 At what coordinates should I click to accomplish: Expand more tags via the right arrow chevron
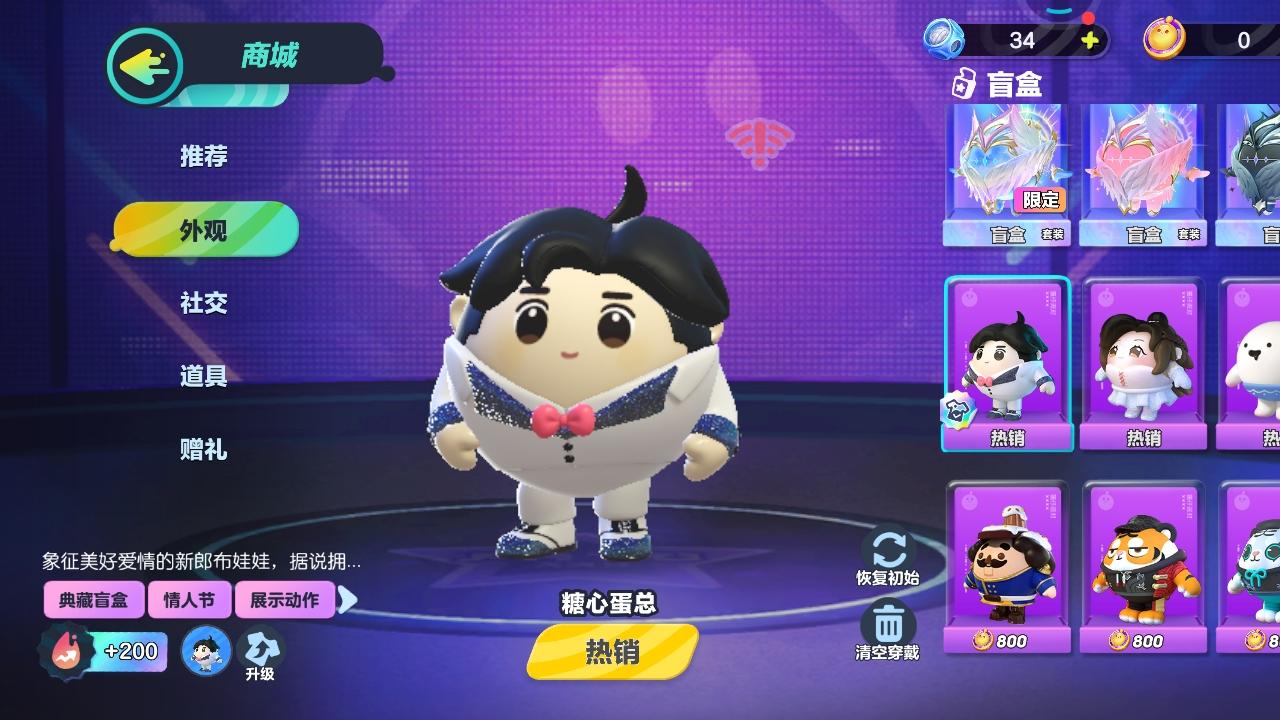tap(349, 599)
